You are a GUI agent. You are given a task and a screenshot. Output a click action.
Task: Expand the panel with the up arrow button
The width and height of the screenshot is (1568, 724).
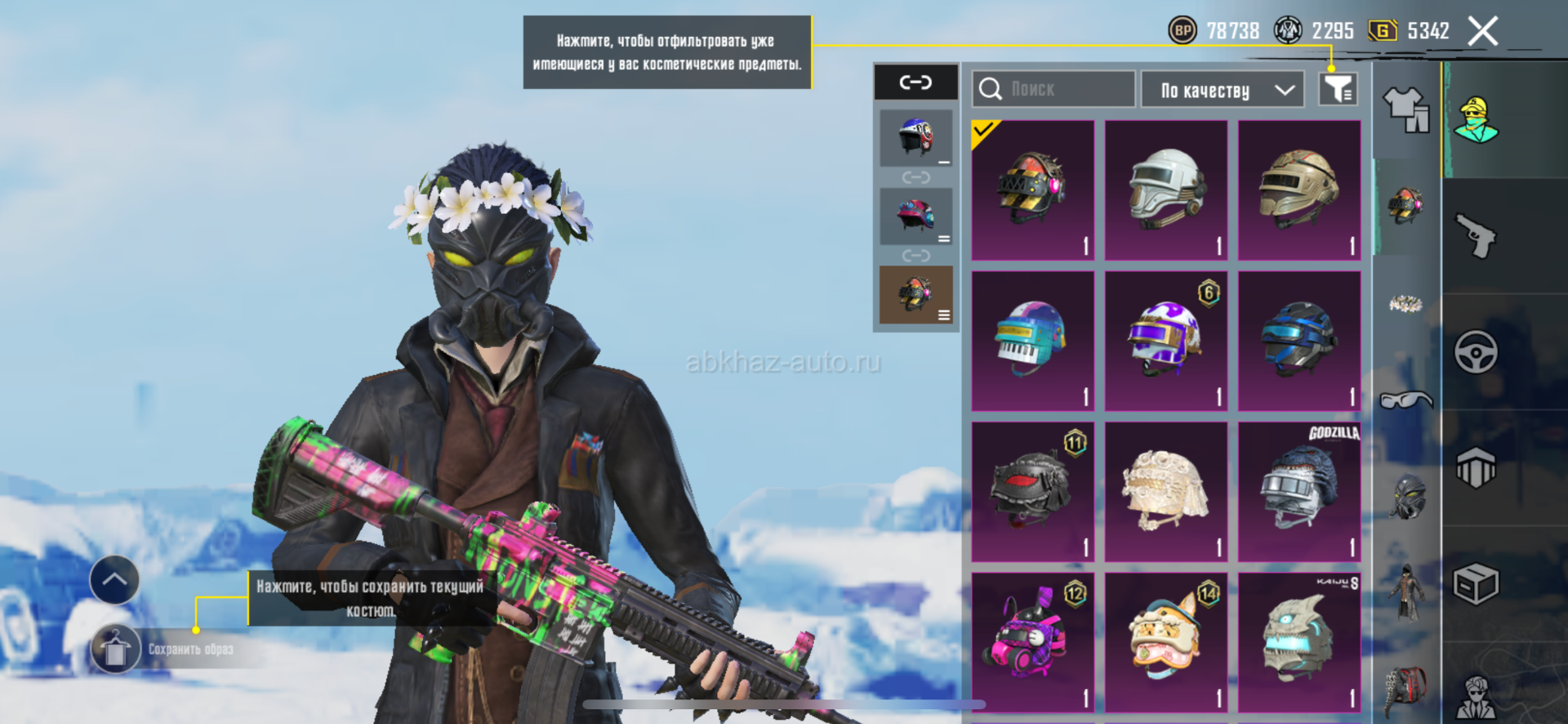(x=114, y=580)
